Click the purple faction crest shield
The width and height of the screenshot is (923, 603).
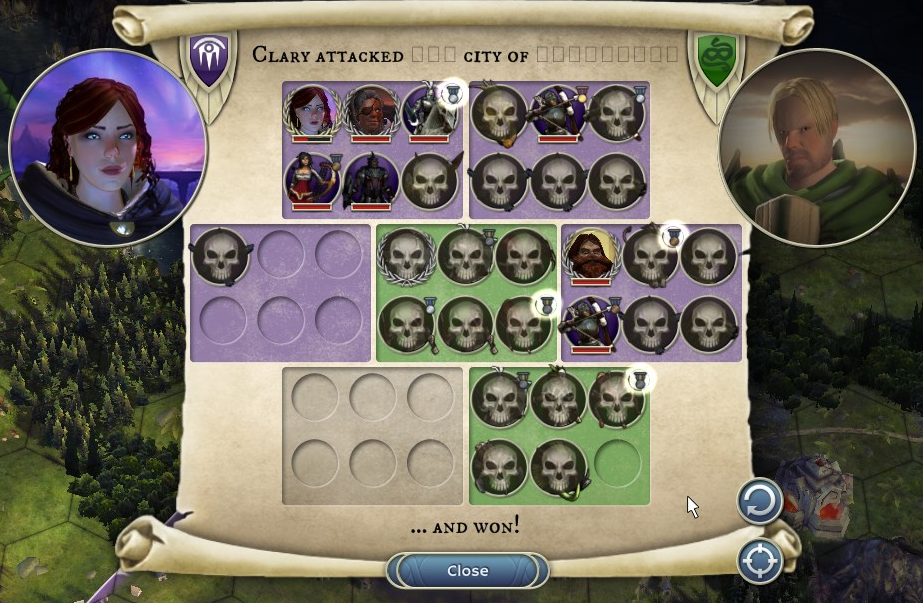point(209,59)
